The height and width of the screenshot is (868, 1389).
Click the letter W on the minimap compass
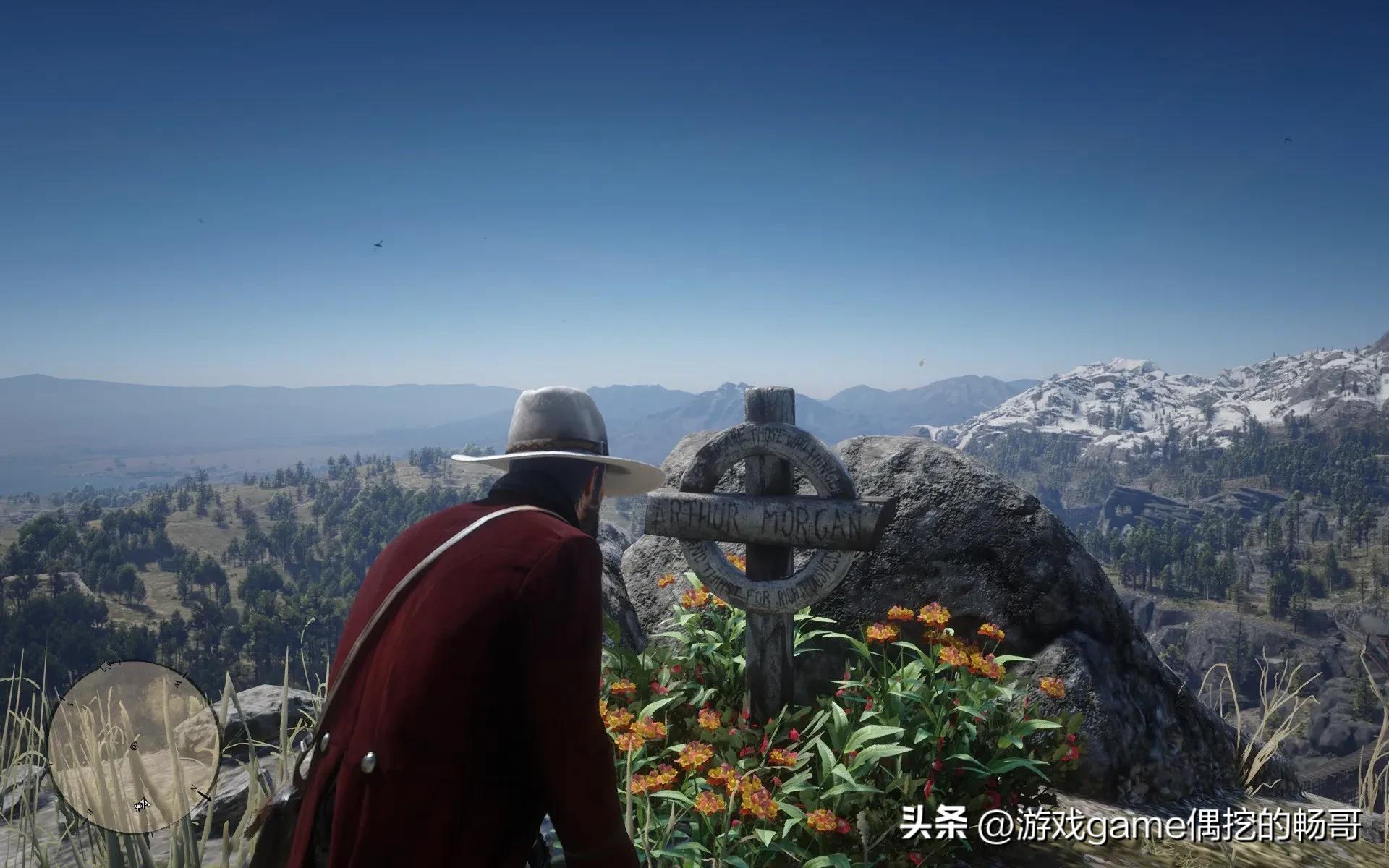pos(177,683)
